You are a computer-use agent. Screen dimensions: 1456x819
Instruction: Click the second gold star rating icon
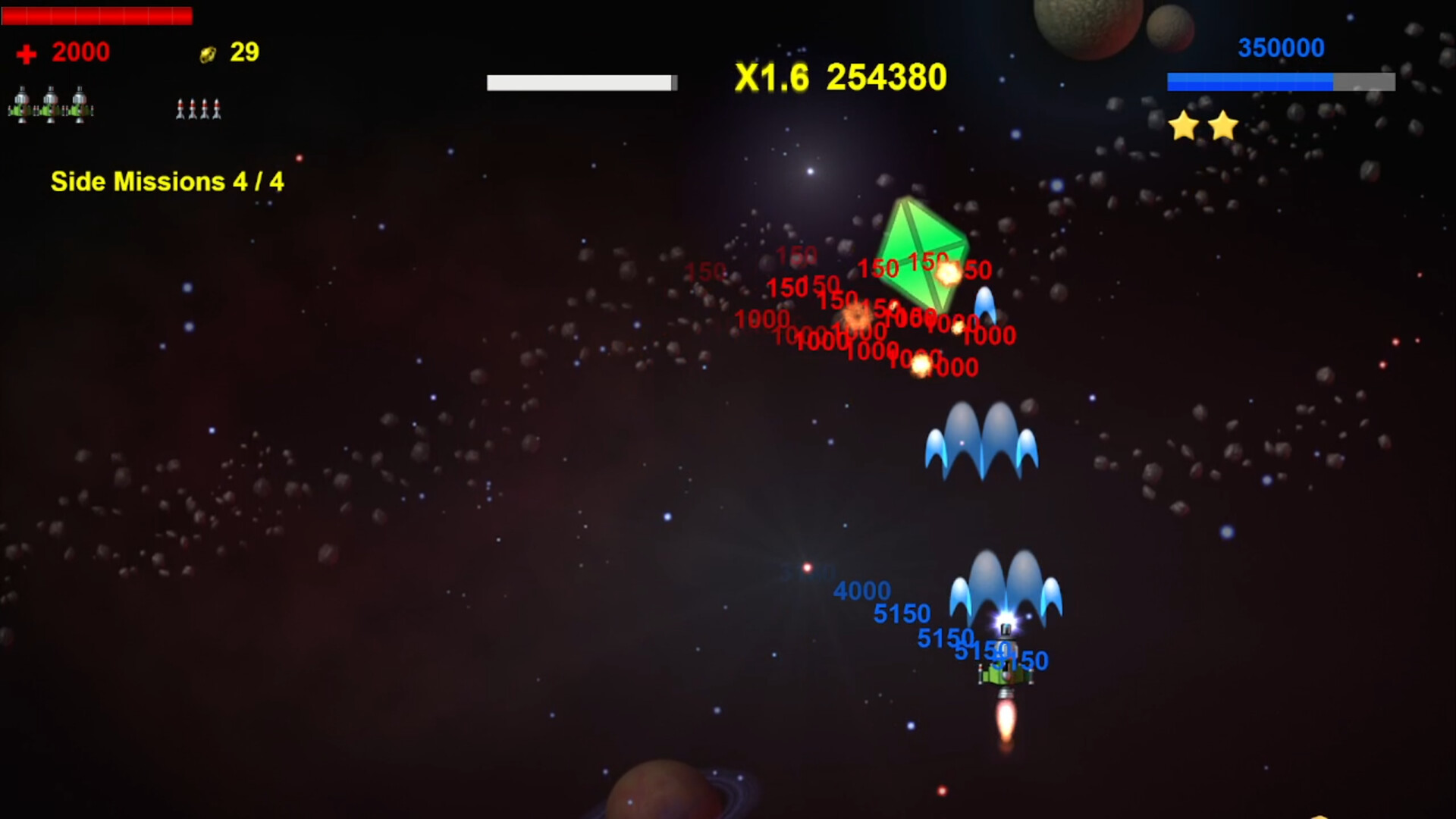pyautogui.click(x=1222, y=127)
